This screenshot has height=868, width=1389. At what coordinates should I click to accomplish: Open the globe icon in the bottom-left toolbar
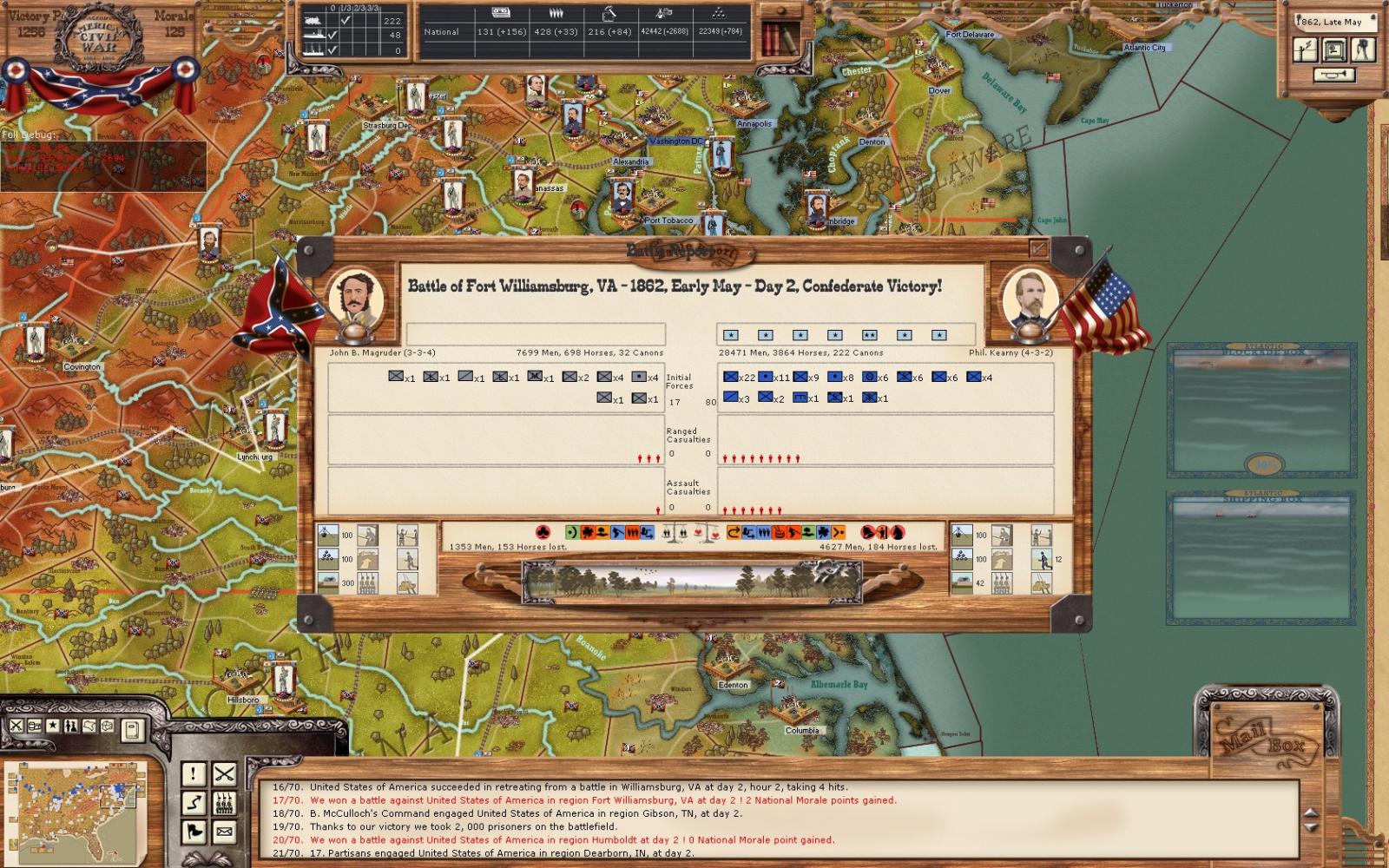(107, 727)
